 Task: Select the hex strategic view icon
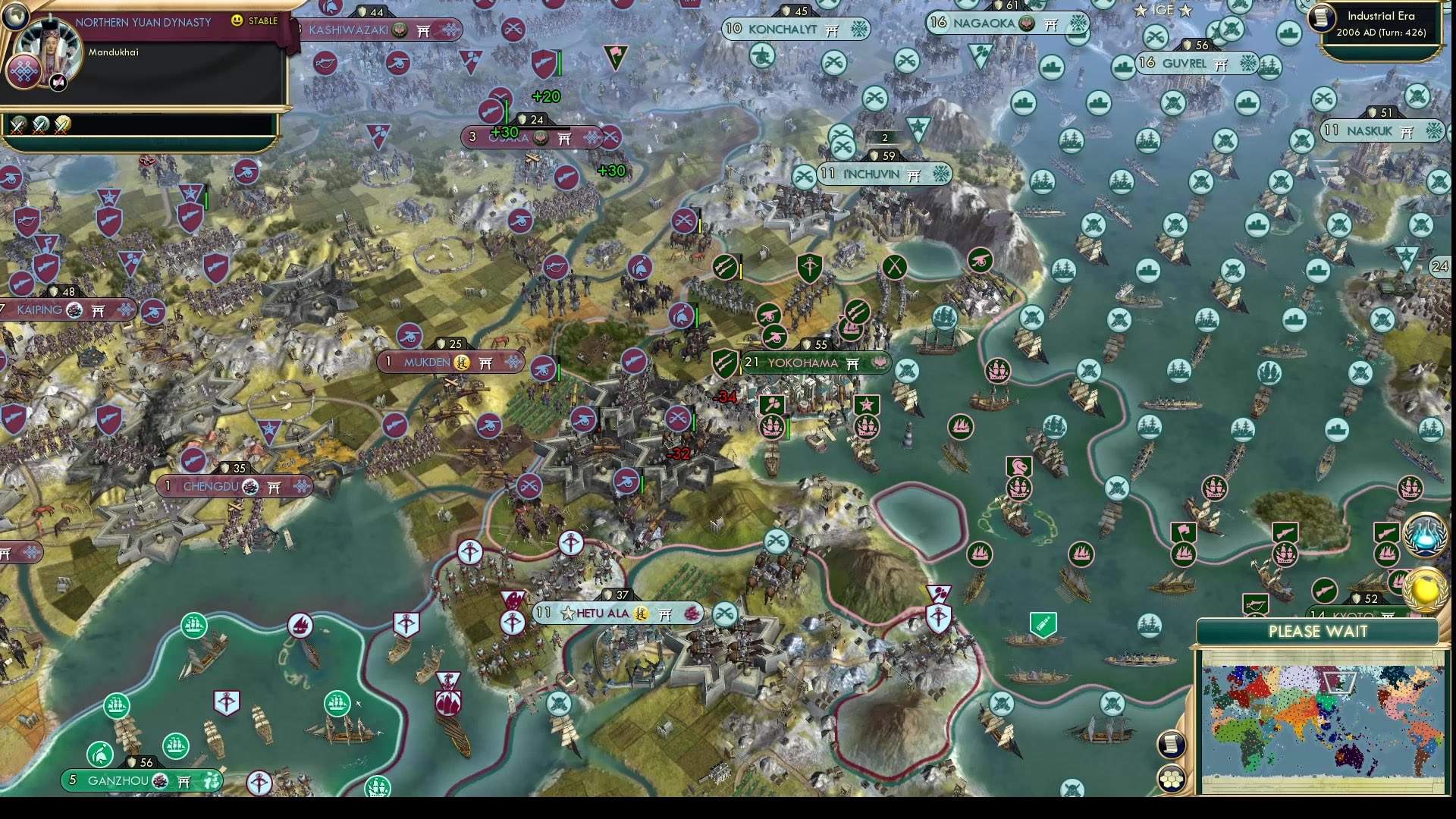click(1172, 777)
